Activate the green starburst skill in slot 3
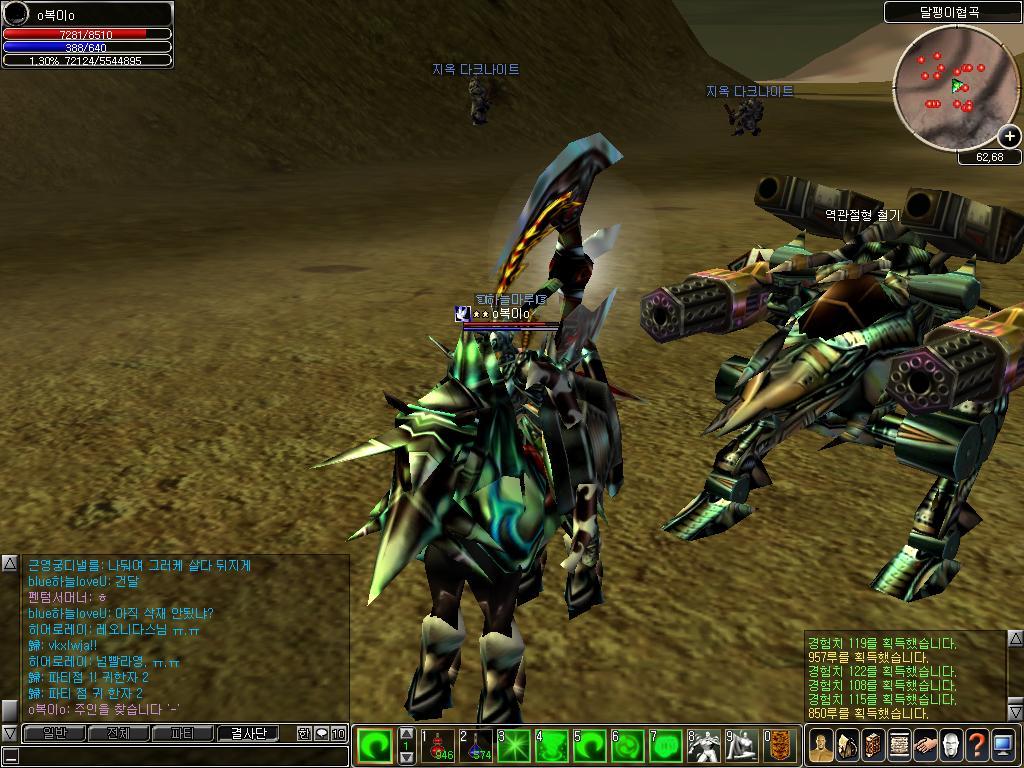1024x768 pixels. [x=515, y=745]
